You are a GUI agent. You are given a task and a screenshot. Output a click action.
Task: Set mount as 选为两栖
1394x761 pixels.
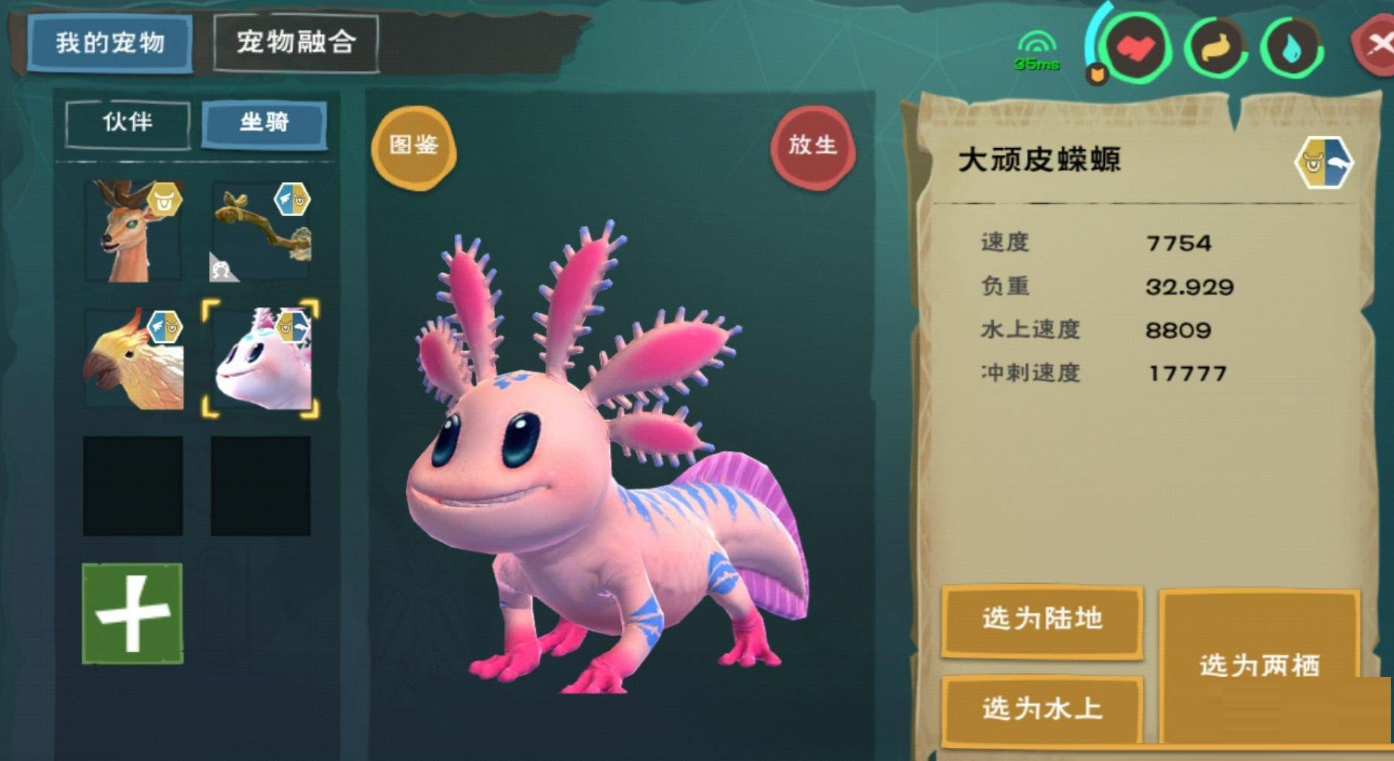(1259, 665)
